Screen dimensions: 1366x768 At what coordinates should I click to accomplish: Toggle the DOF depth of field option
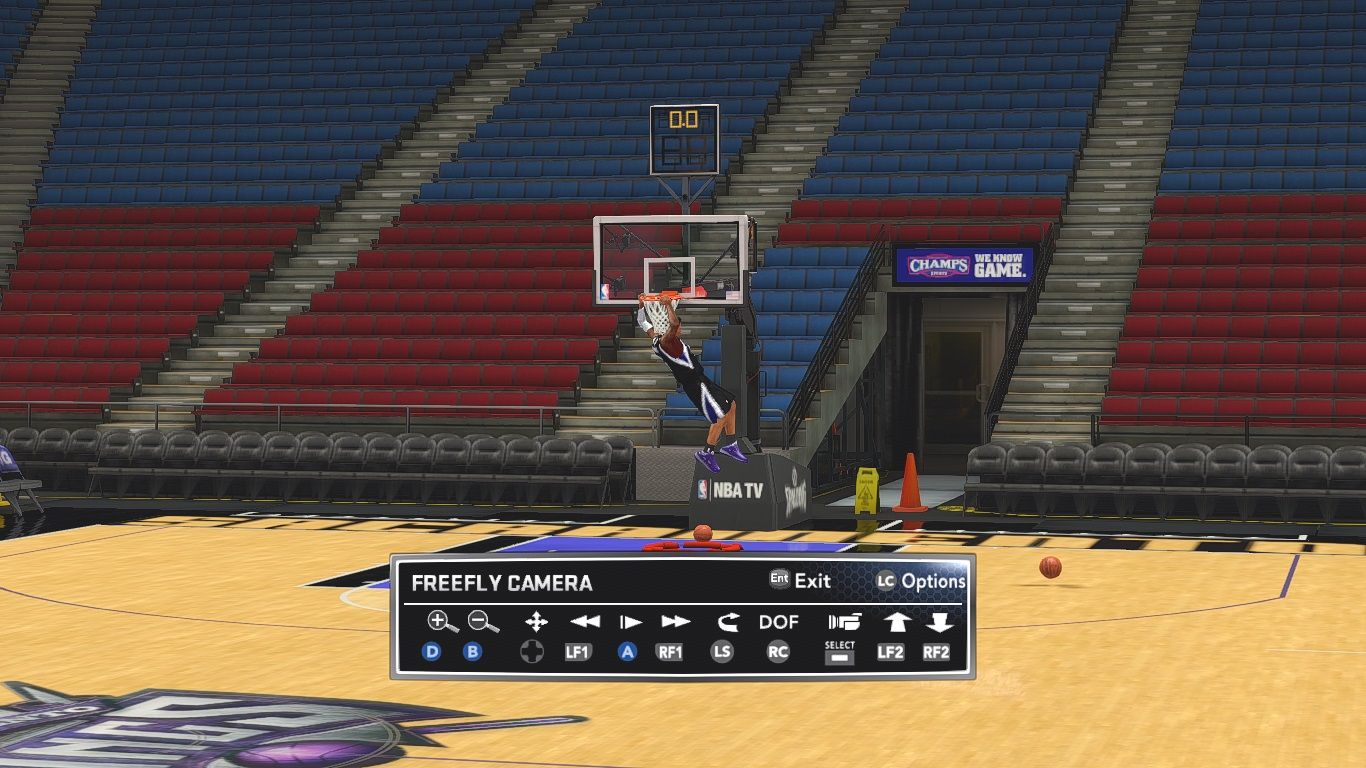pos(778,622)
